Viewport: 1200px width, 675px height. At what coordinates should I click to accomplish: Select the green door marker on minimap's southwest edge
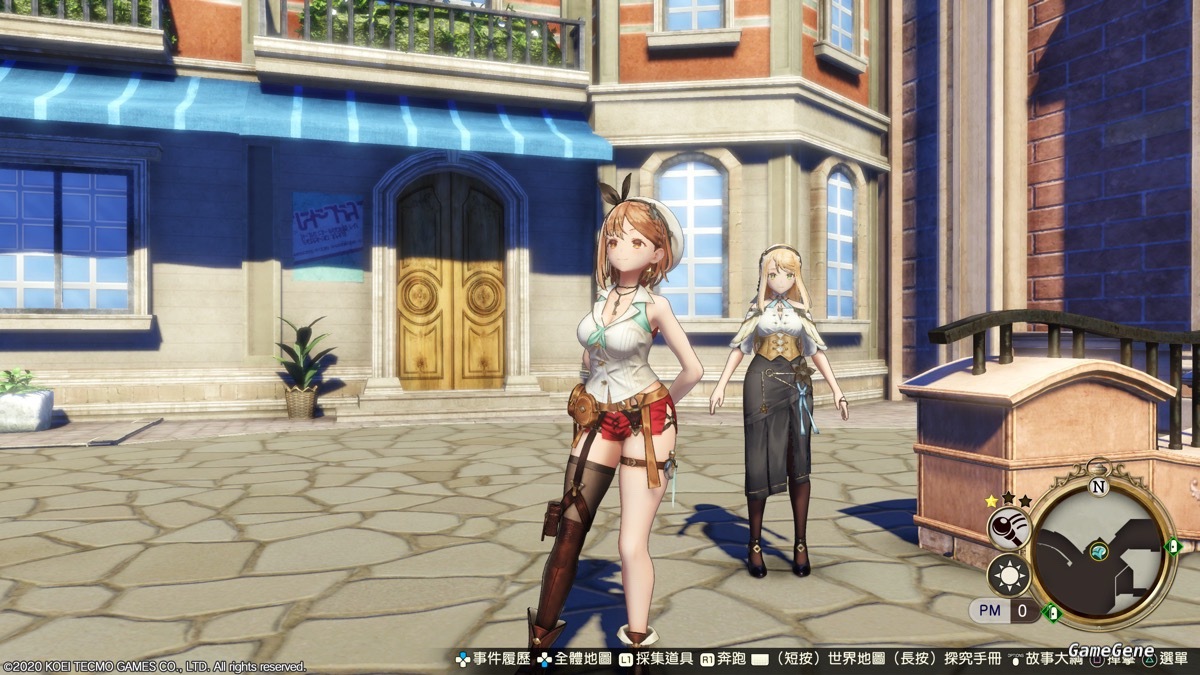point(1050,611)
